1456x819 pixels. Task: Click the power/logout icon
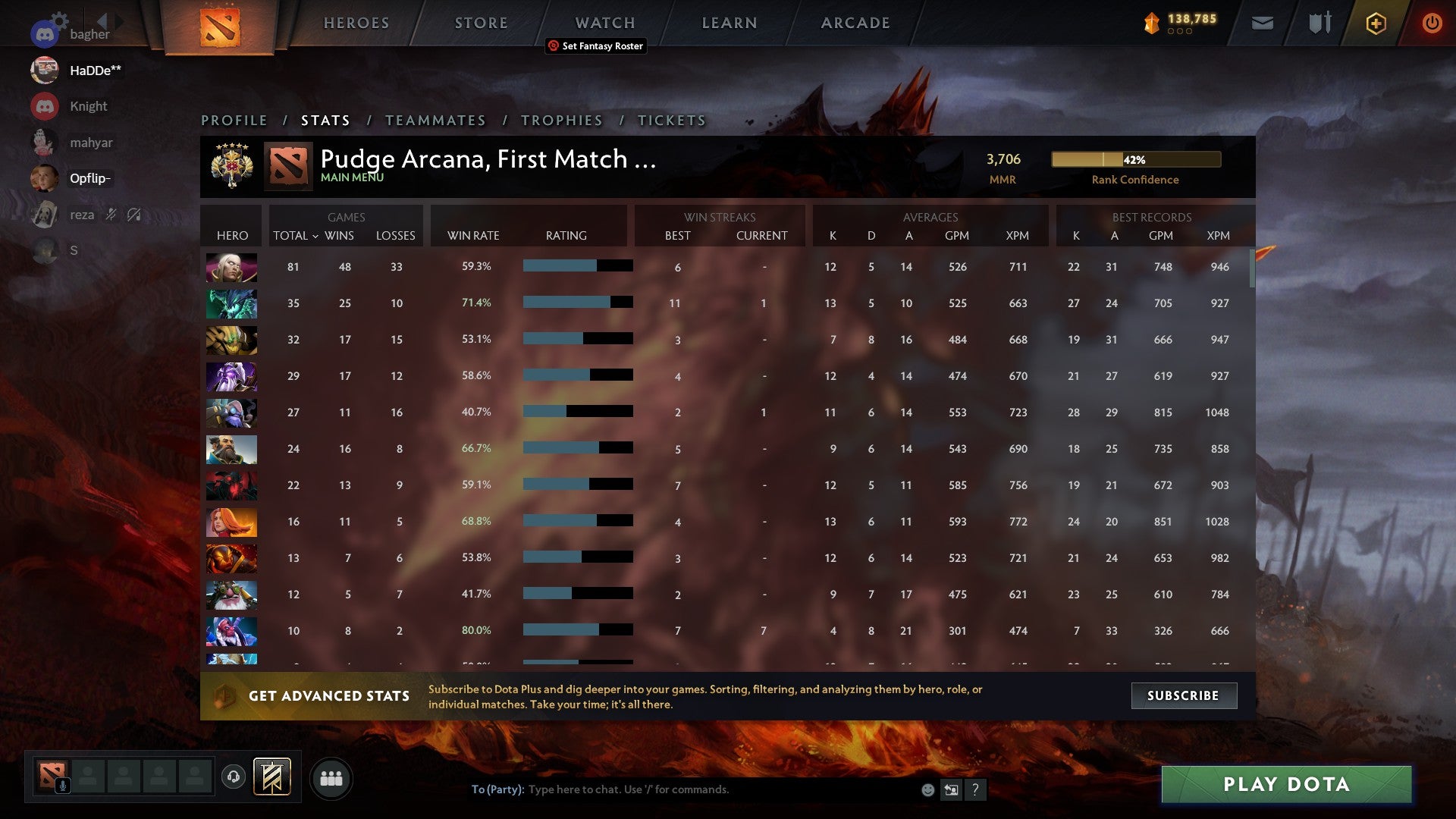point(1432,23)
